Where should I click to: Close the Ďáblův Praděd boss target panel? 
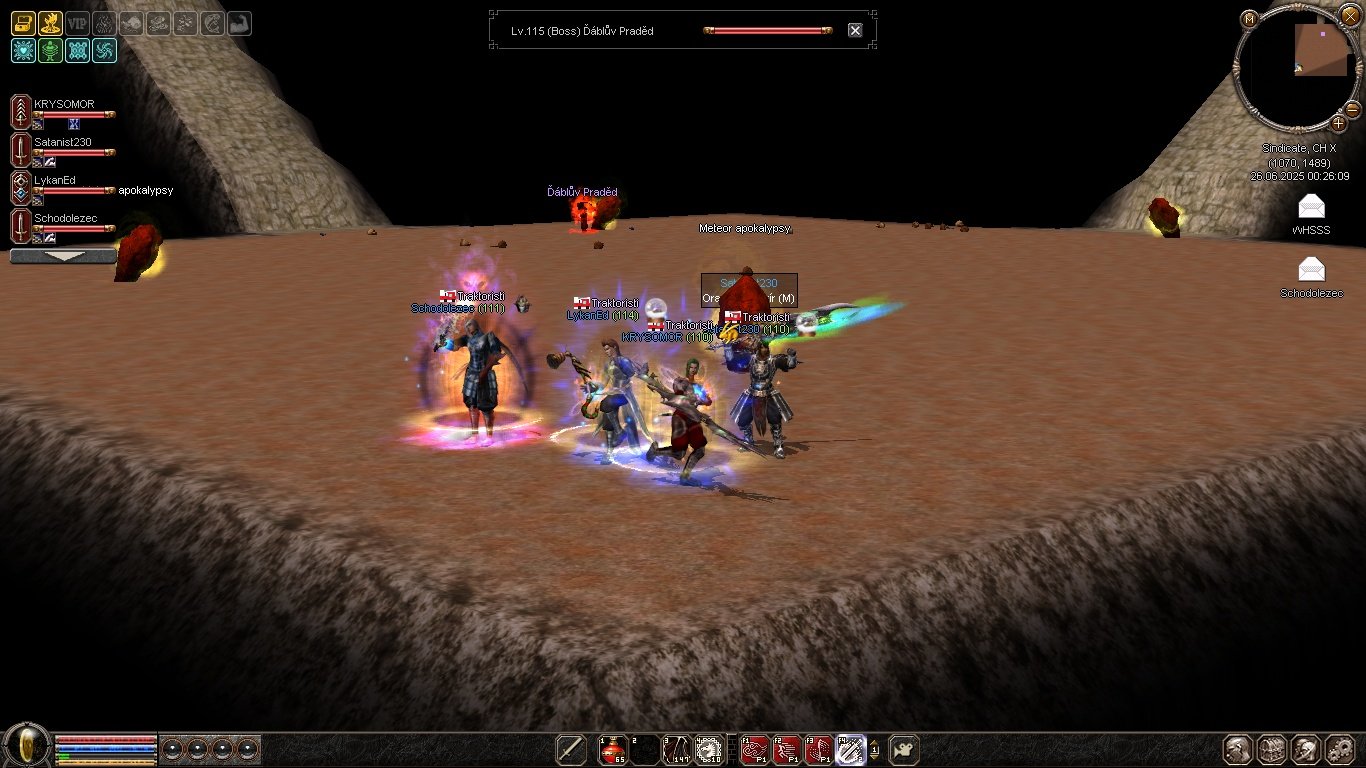click(x=855, y=30)
